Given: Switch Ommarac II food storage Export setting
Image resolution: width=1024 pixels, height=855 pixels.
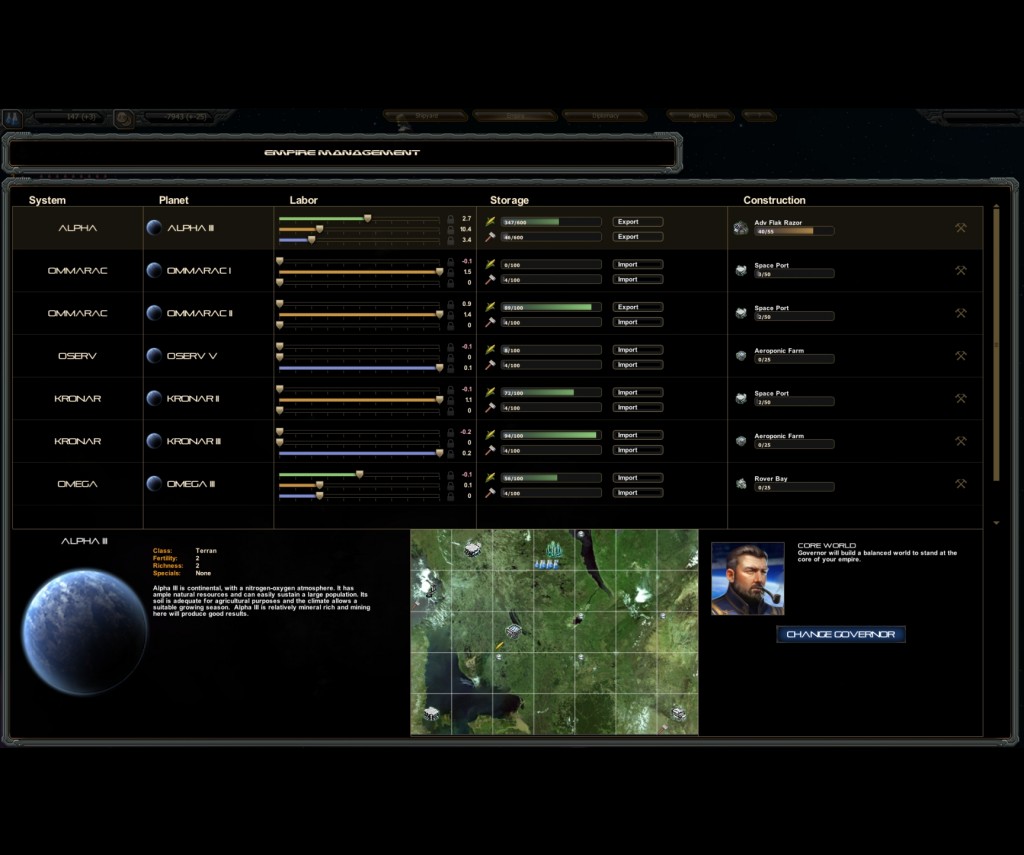Looking at the screenshot, I should [x=637, y=307].
